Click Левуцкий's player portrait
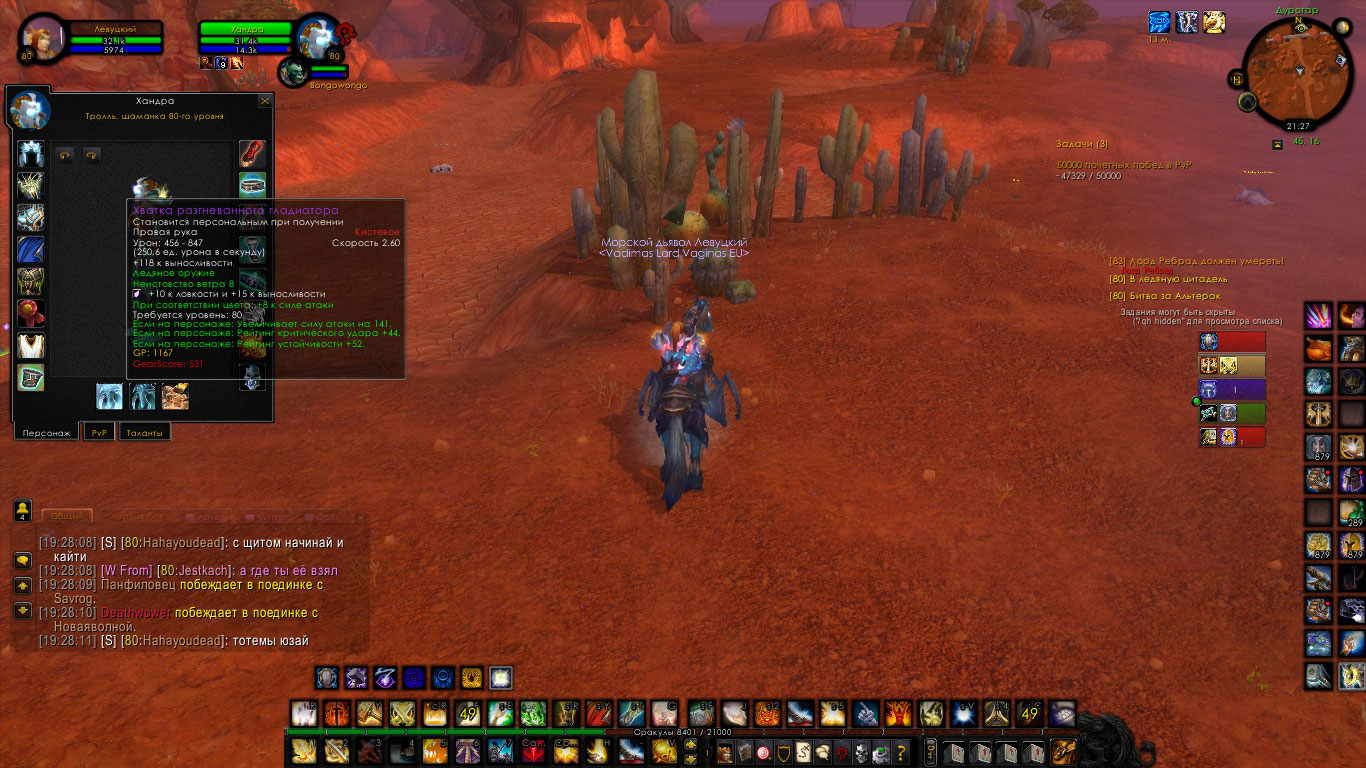 [x=42, y=38]
